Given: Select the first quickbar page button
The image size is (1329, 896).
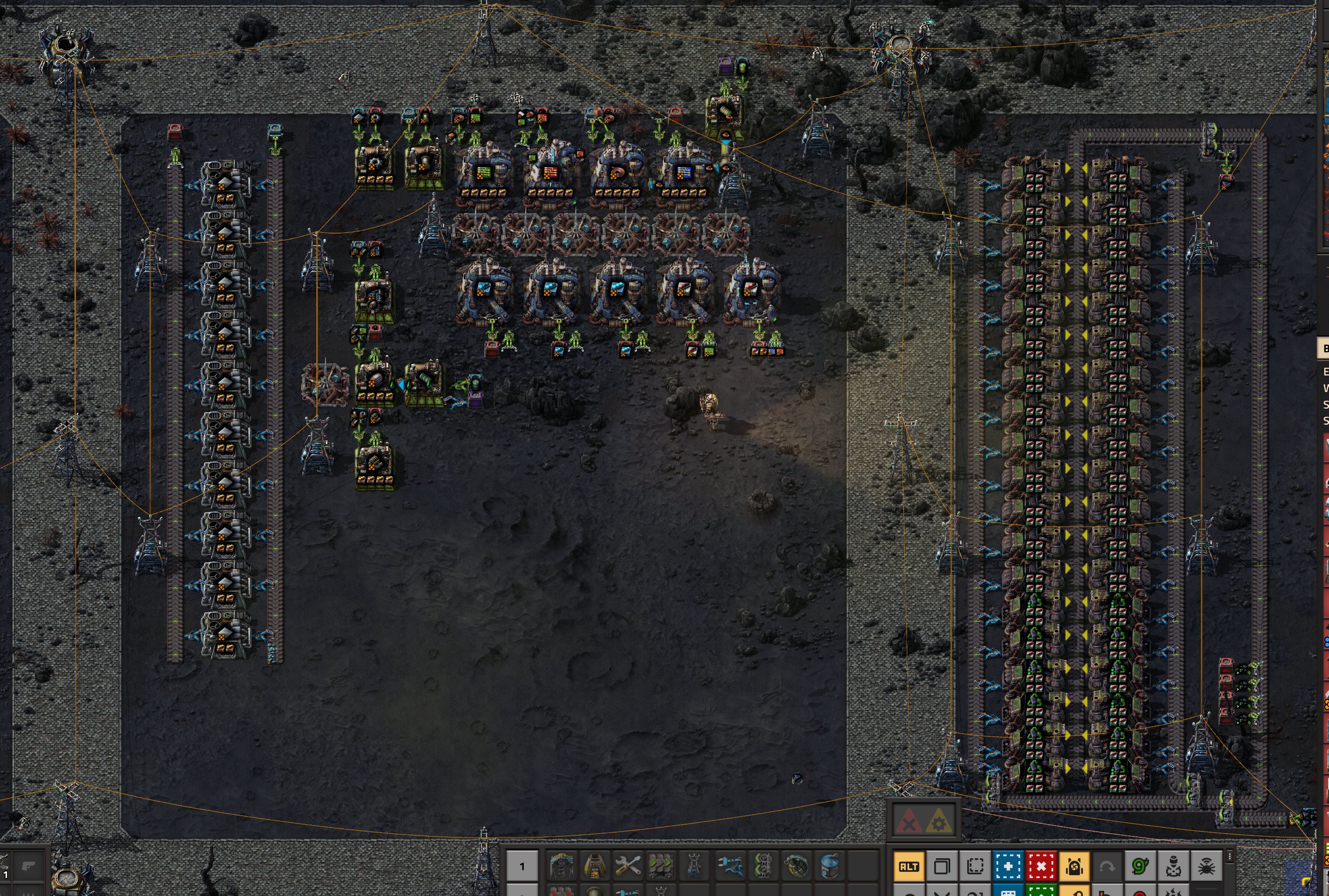Looking at the screenshot, I should point(521,866).
